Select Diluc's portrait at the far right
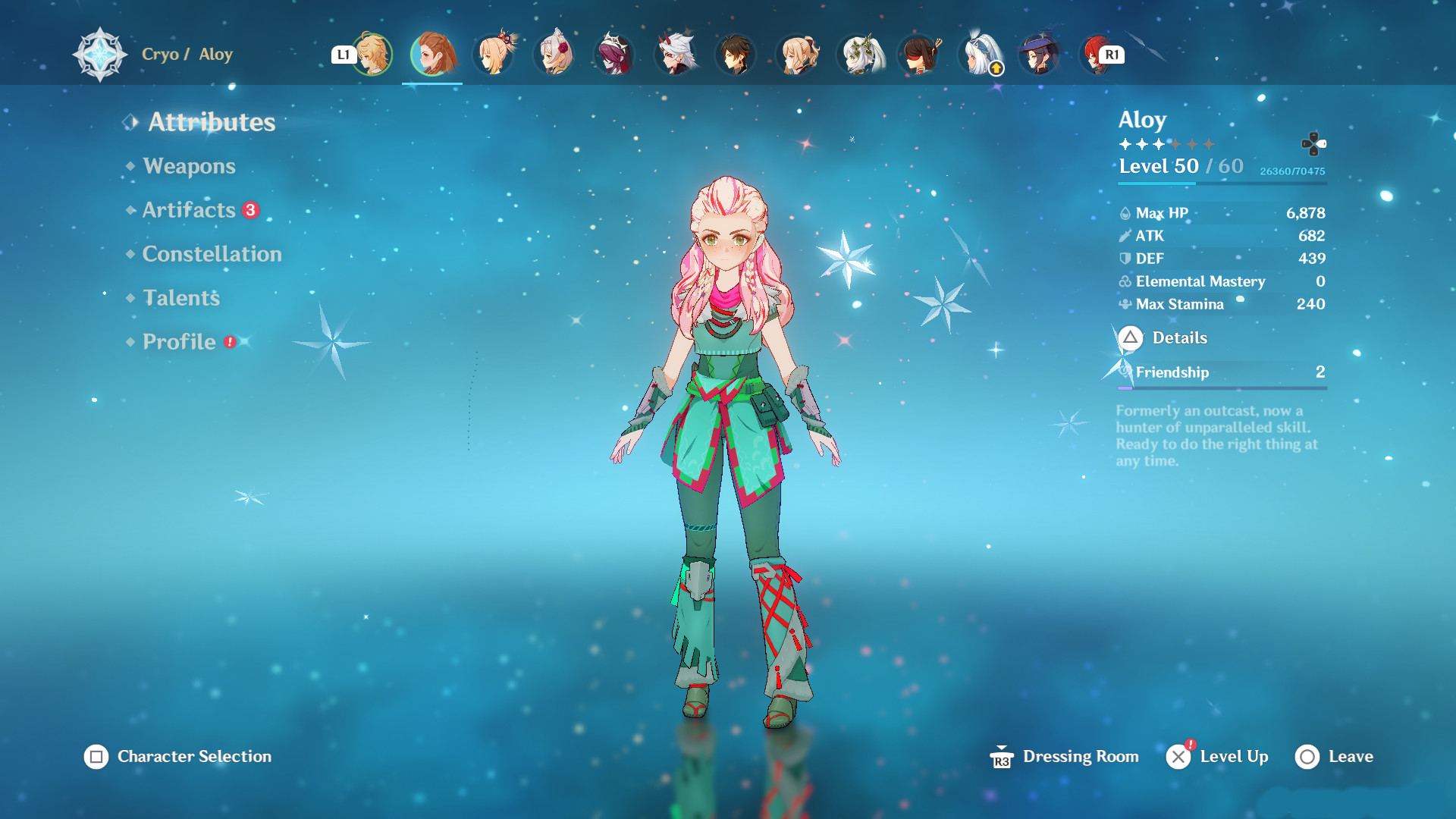This screenshot has width=1456, height=819. 1097,55
